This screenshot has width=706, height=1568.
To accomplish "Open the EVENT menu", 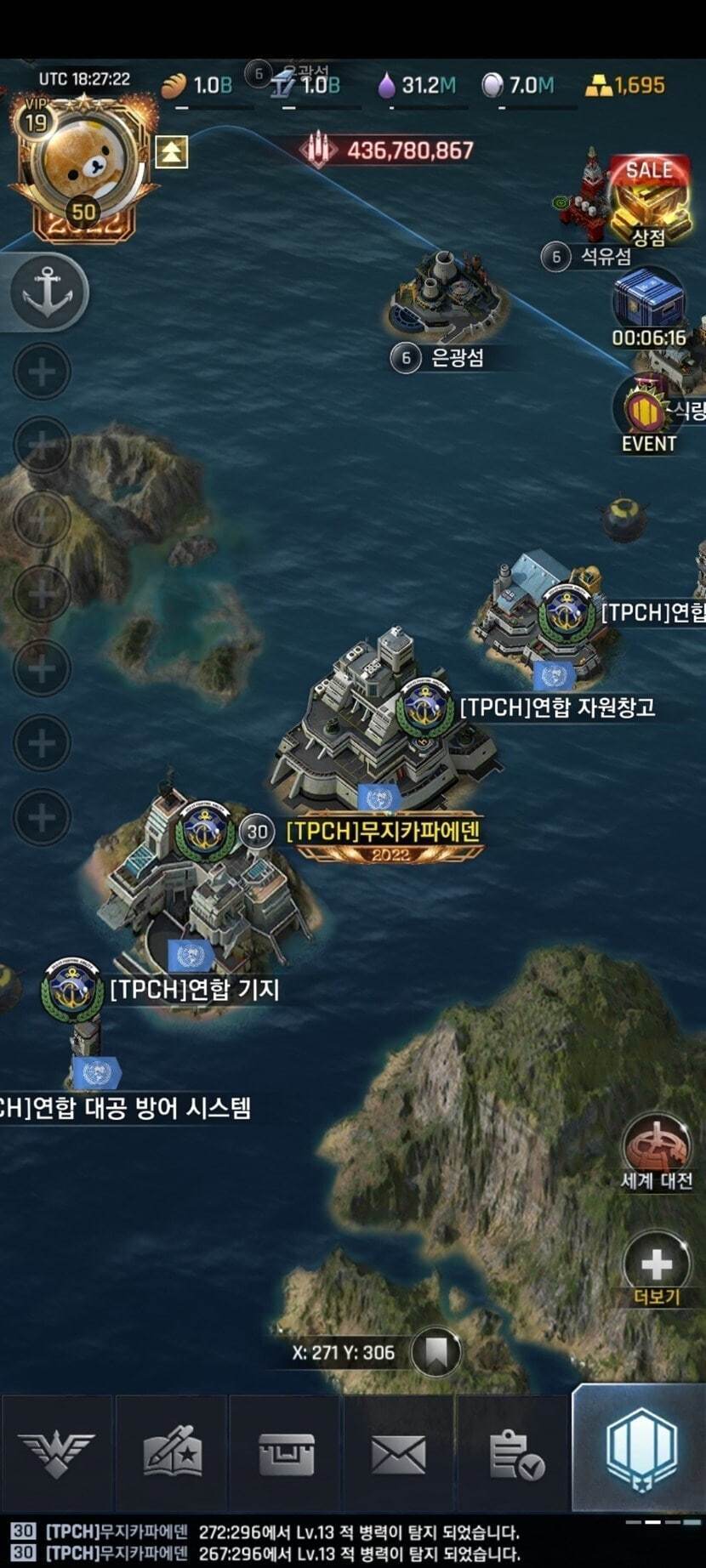I will coord(648,418).
